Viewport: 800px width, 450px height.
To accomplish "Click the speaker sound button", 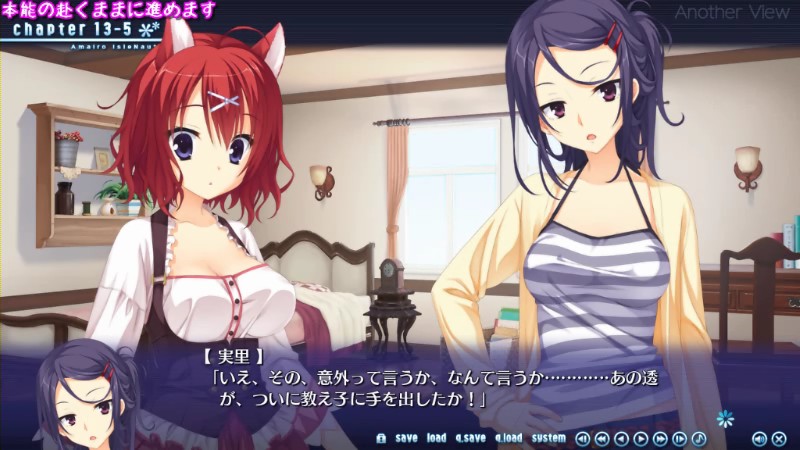I will point(758,438).
